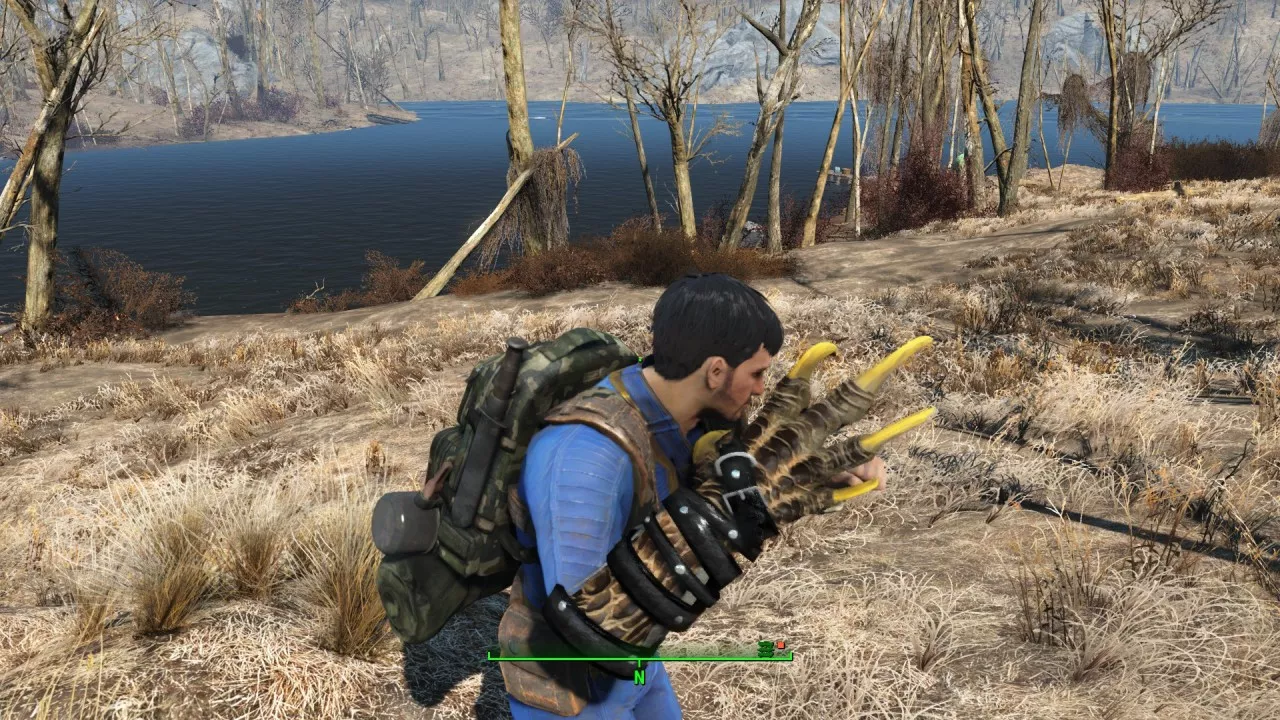Click the N heading on the compass bar

pyautogui.click(x=639, y=675)
